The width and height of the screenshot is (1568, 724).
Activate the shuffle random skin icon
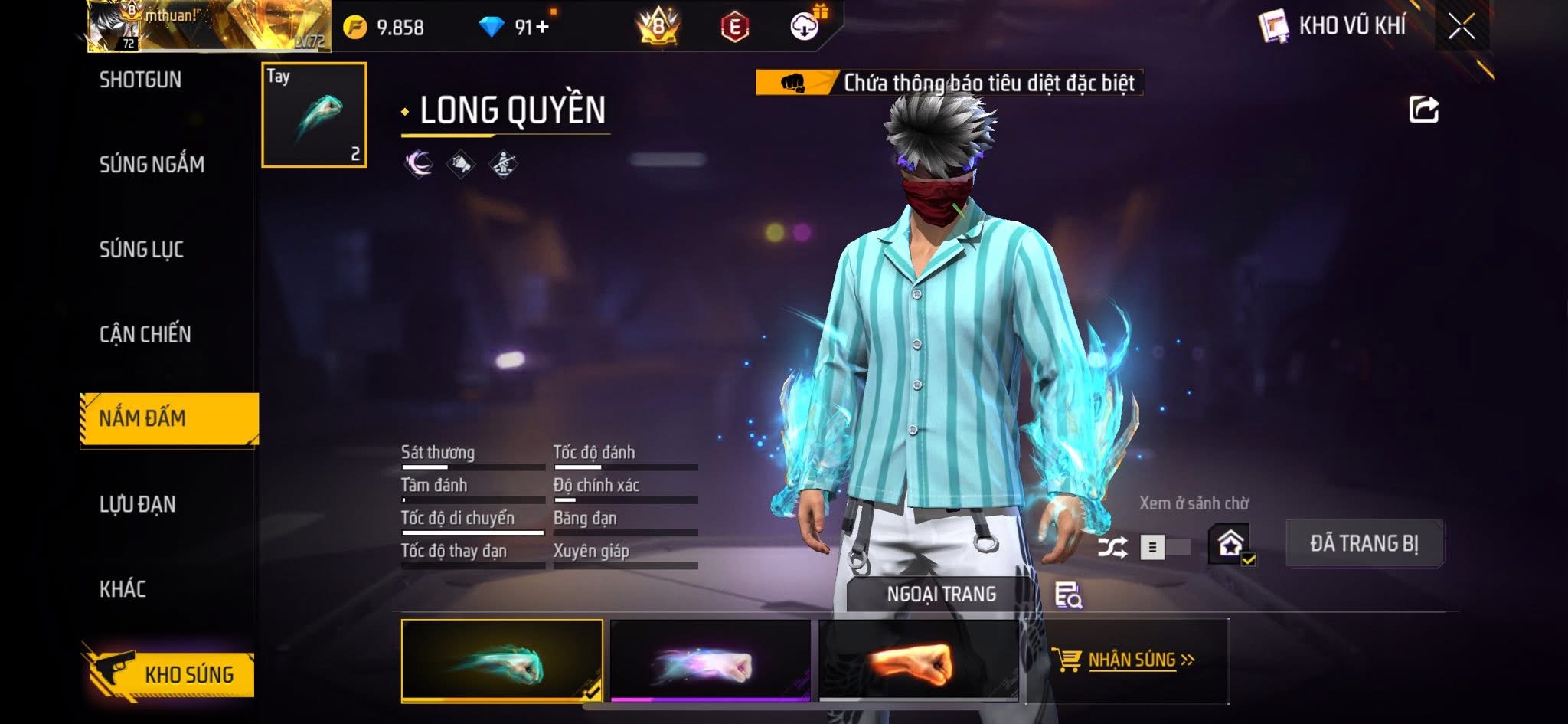pos(1112,547)
